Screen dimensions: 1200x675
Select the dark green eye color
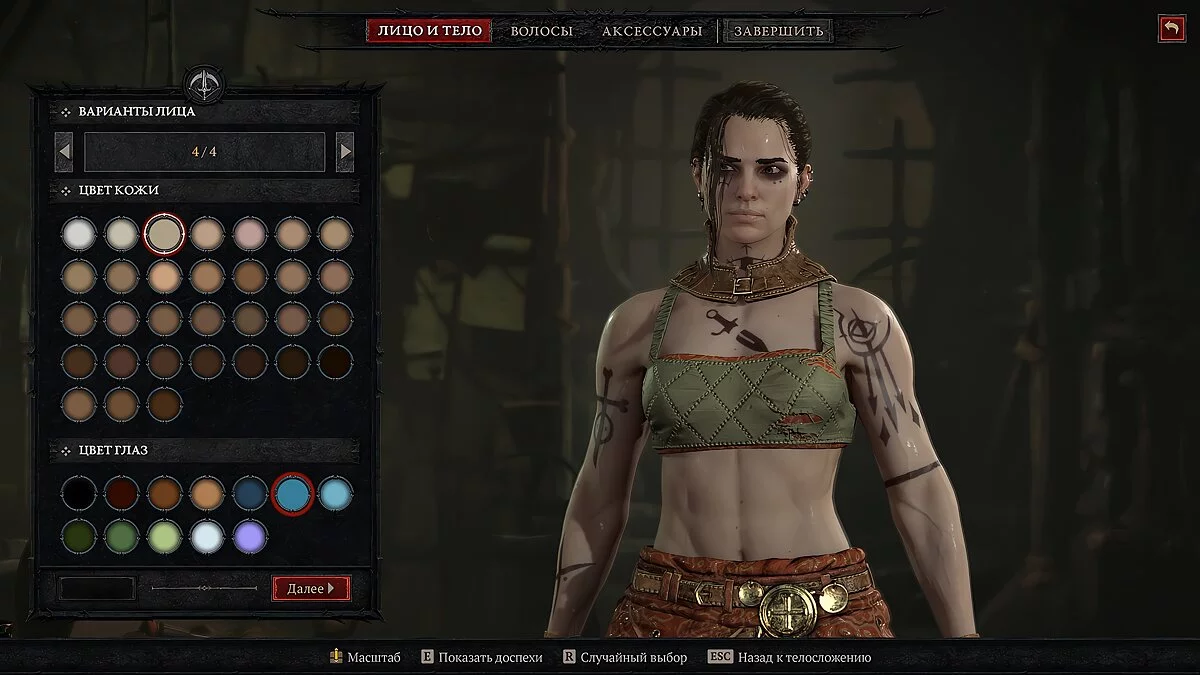79,535
